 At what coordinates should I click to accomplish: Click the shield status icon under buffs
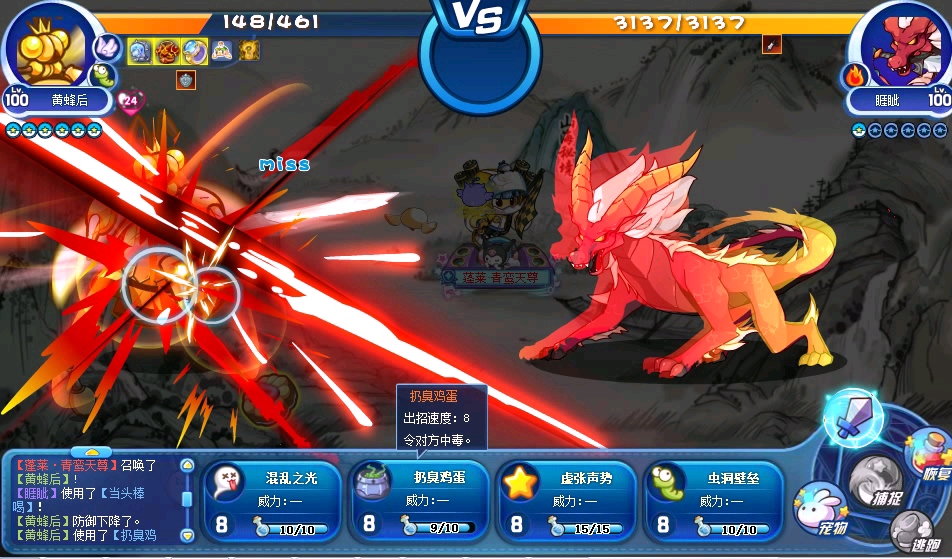[185, 80]
